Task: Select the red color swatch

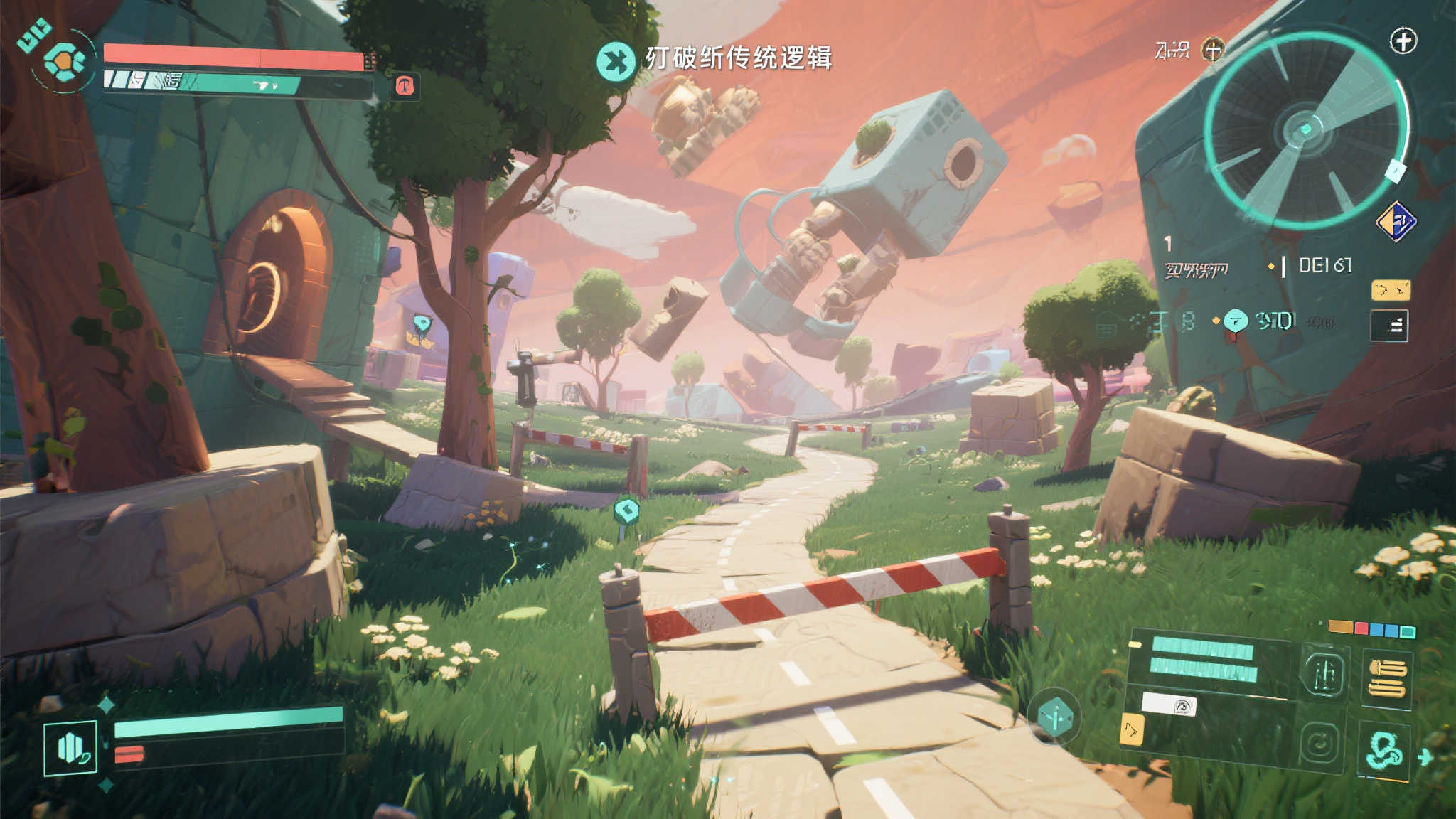Action: [1361, 628]
